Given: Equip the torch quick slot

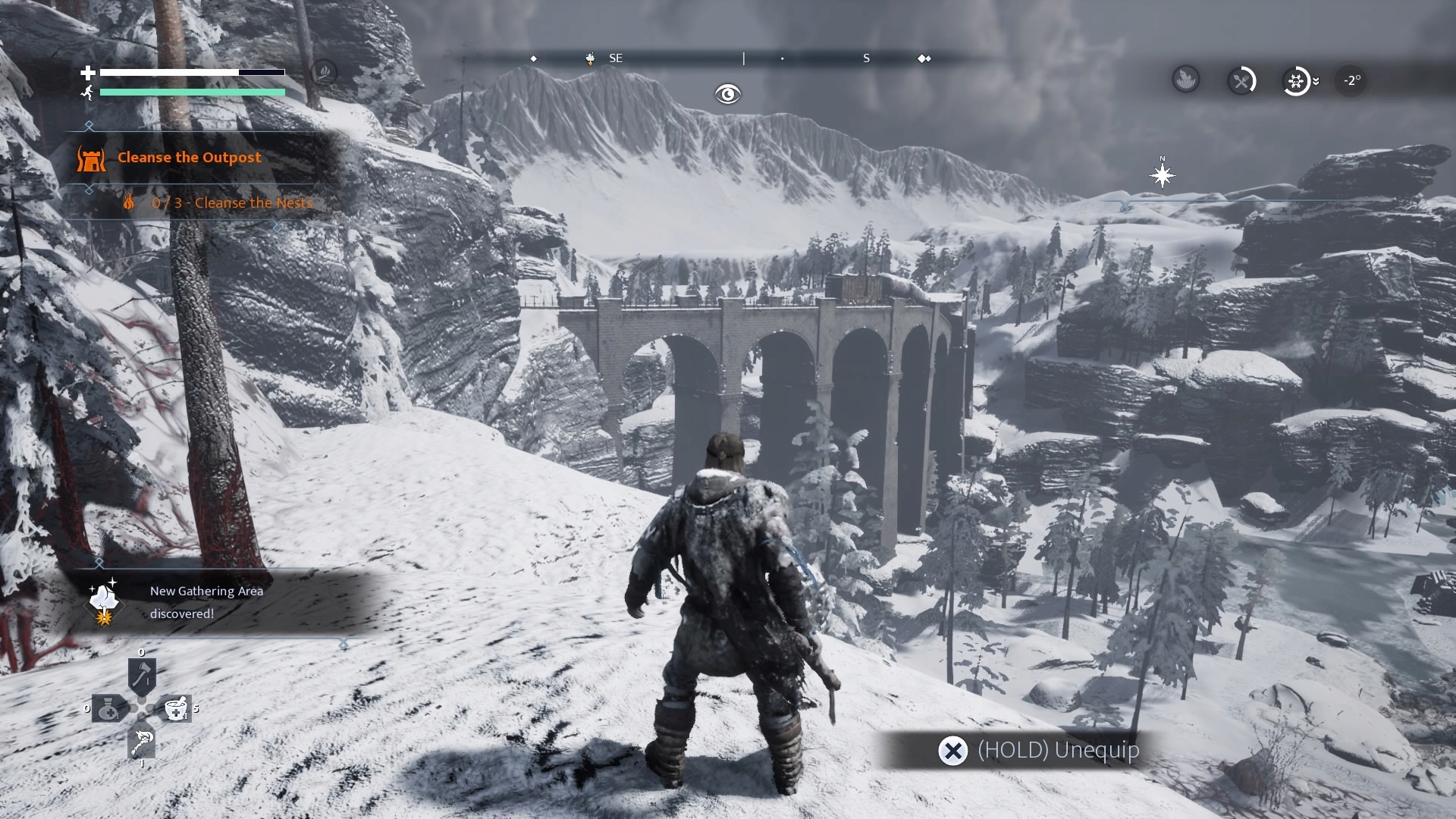Looking at the screenshot, I should pyautogui.click(x=142, y=742).
